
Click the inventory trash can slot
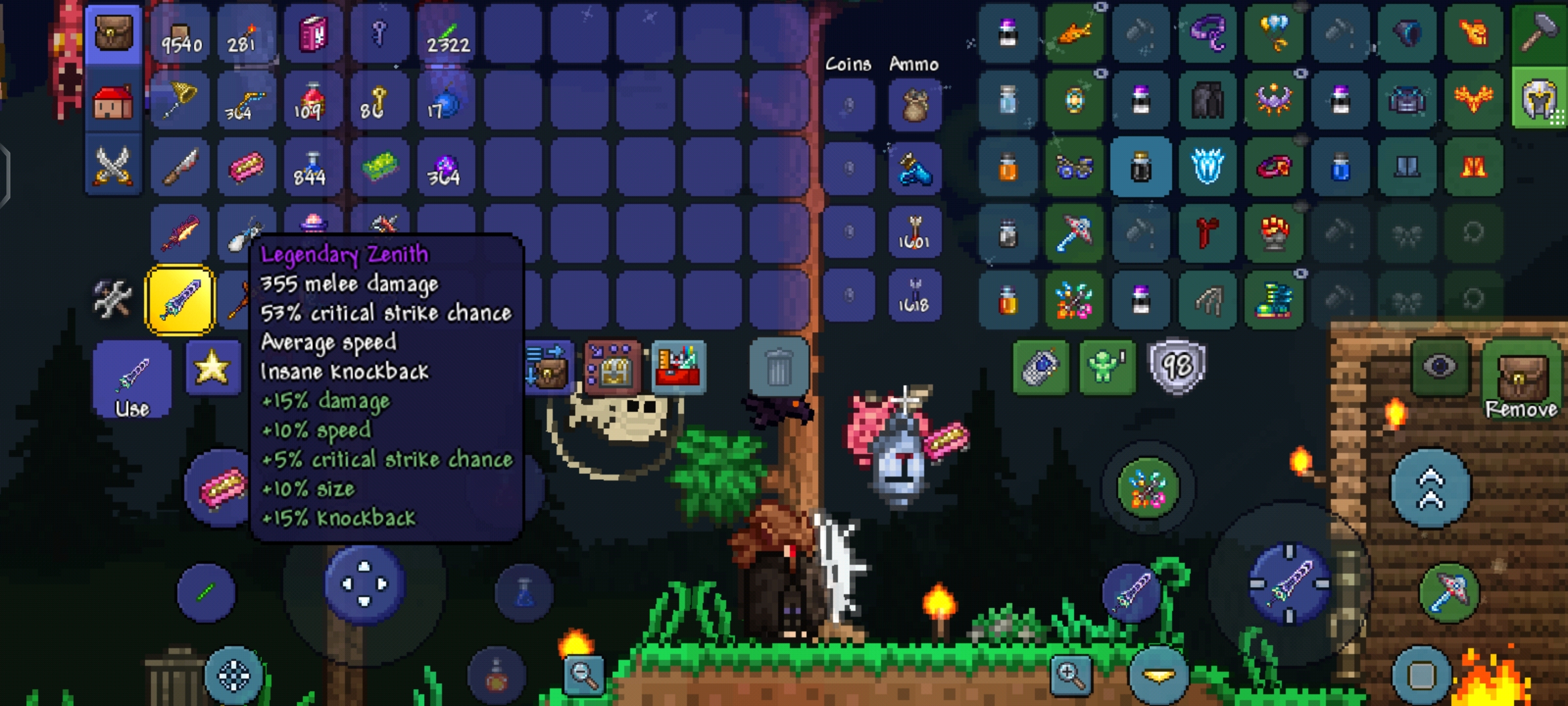778,367
